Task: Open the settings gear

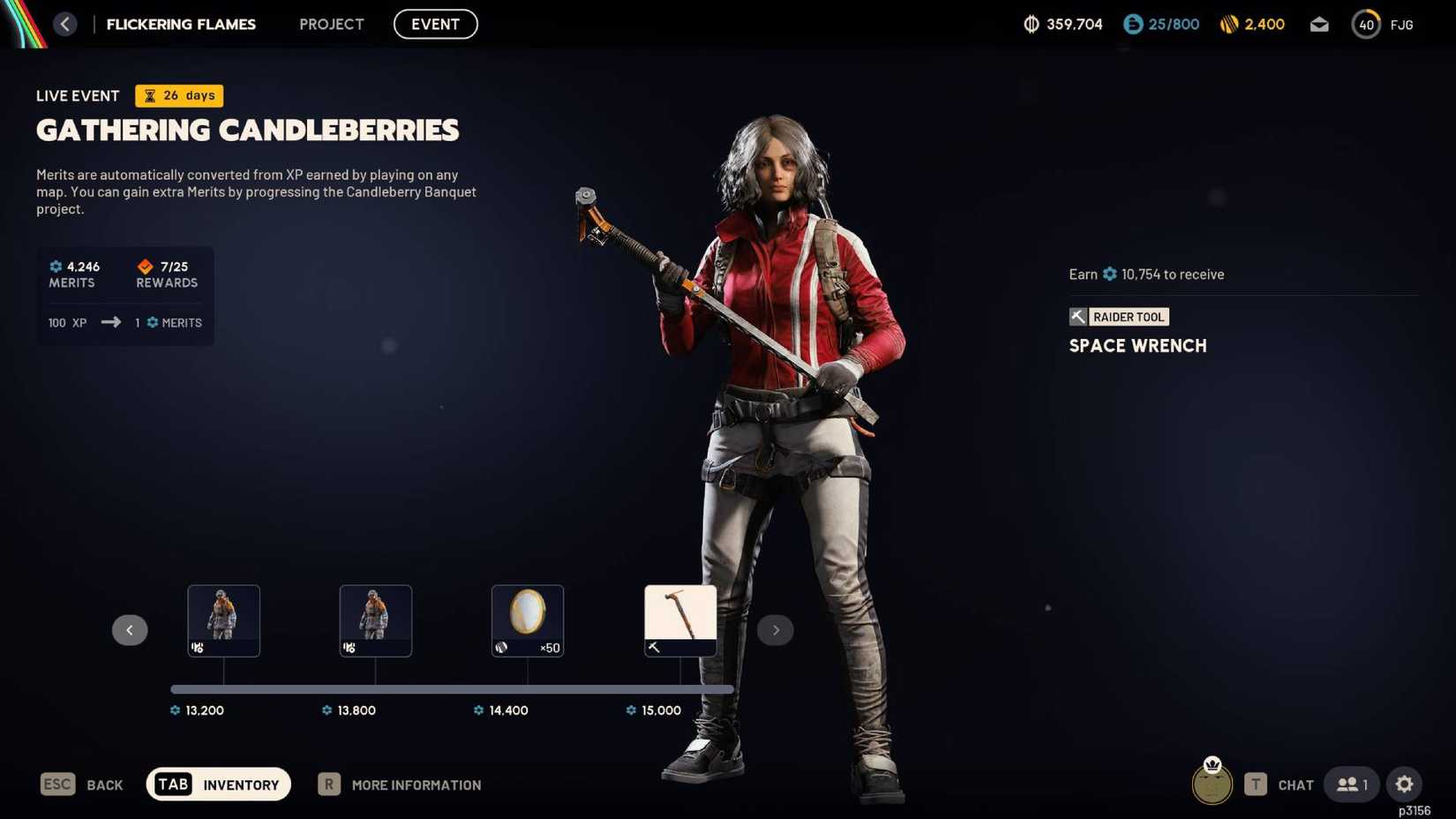Action: point(1405,784)
